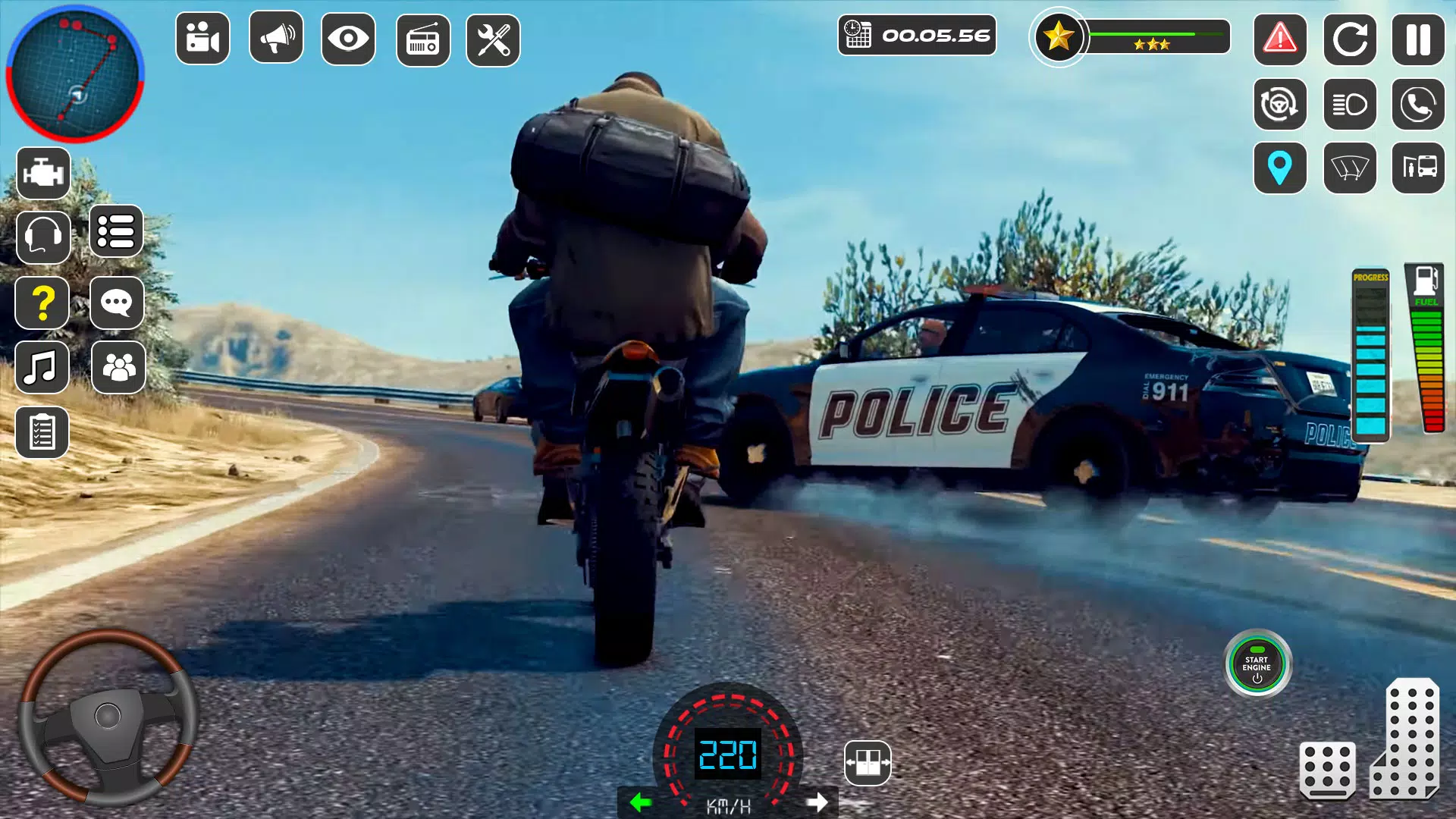Screen dimensions: 1456x819
Task: Toggle the eye camera view icon
Action: tap(347, 37)
